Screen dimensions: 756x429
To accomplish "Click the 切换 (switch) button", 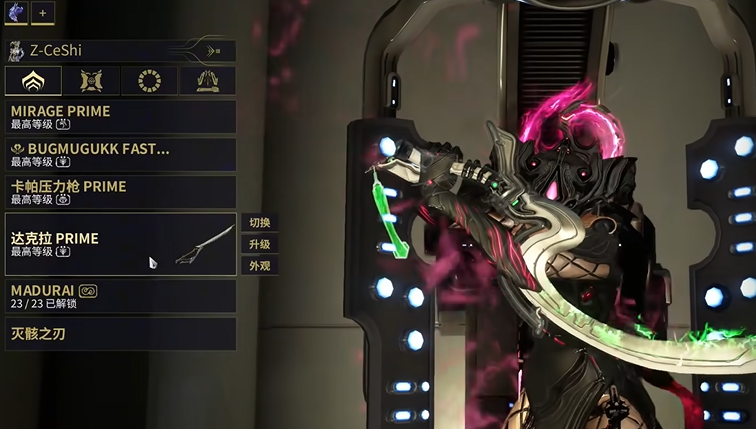I will [260, 222].
